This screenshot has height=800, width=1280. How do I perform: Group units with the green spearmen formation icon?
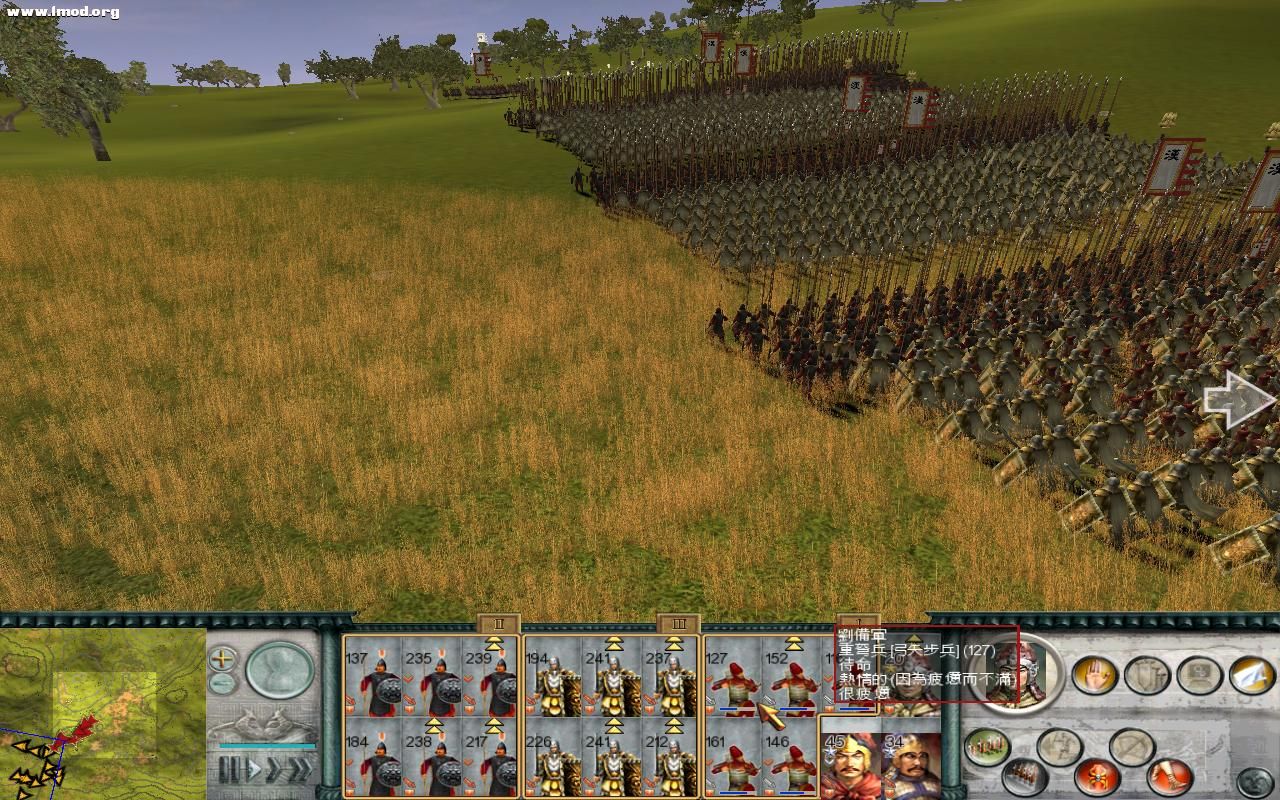click(984, 746)
